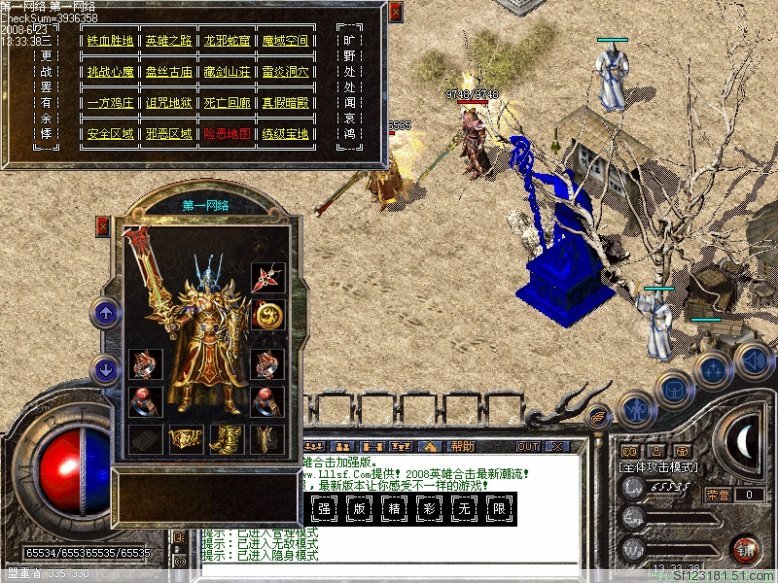
Task: Choose the 英雄之路 destination
Action: coord(168,41)
